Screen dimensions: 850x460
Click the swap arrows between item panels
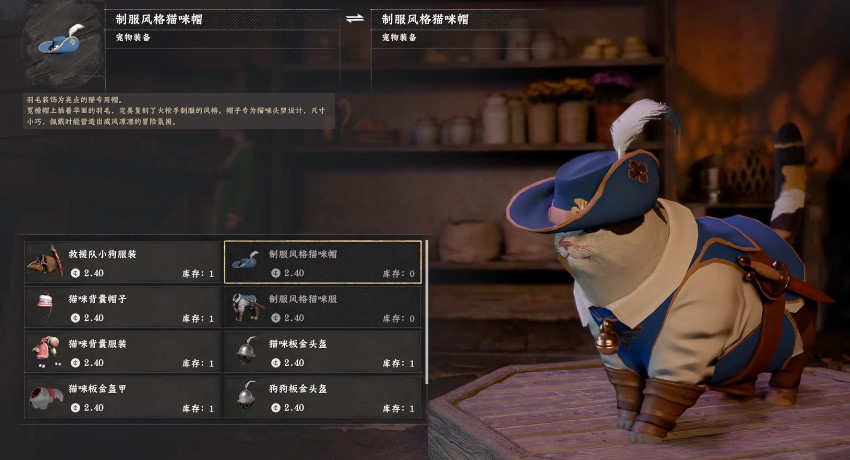click(354, 19)
